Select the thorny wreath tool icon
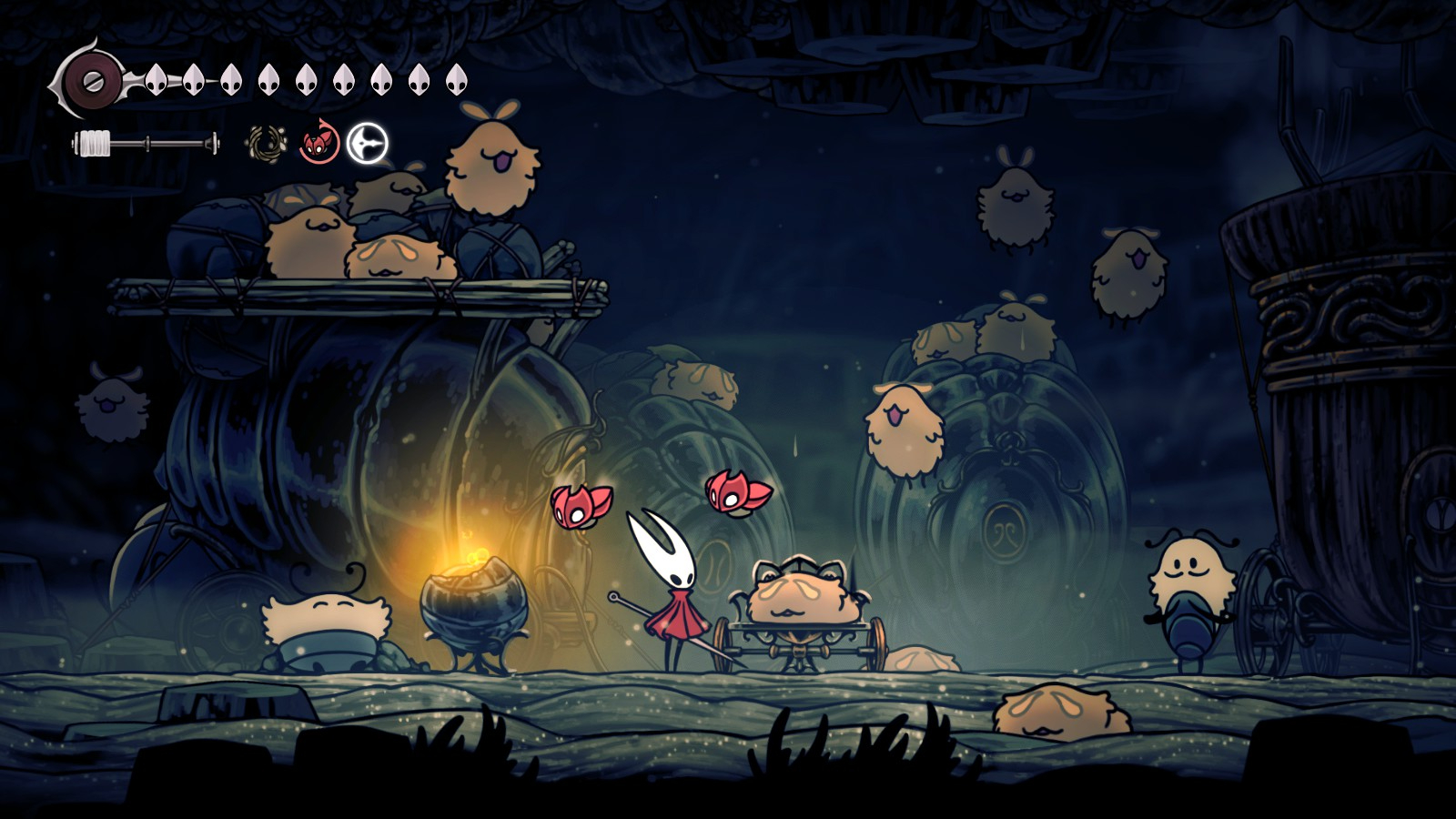This screenshot has height=819, width=1456. 267,144
